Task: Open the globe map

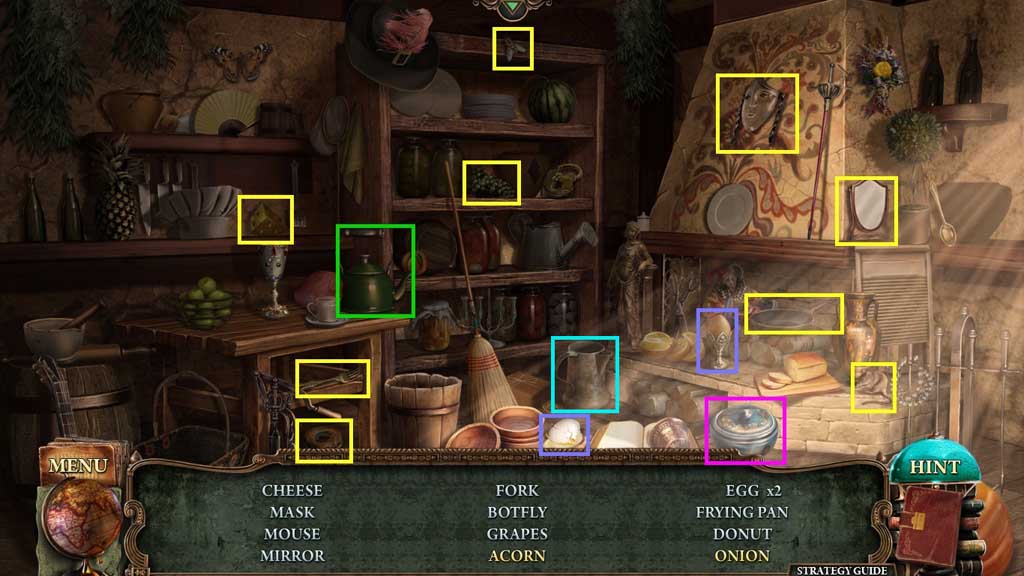Action: pos(82,515)
